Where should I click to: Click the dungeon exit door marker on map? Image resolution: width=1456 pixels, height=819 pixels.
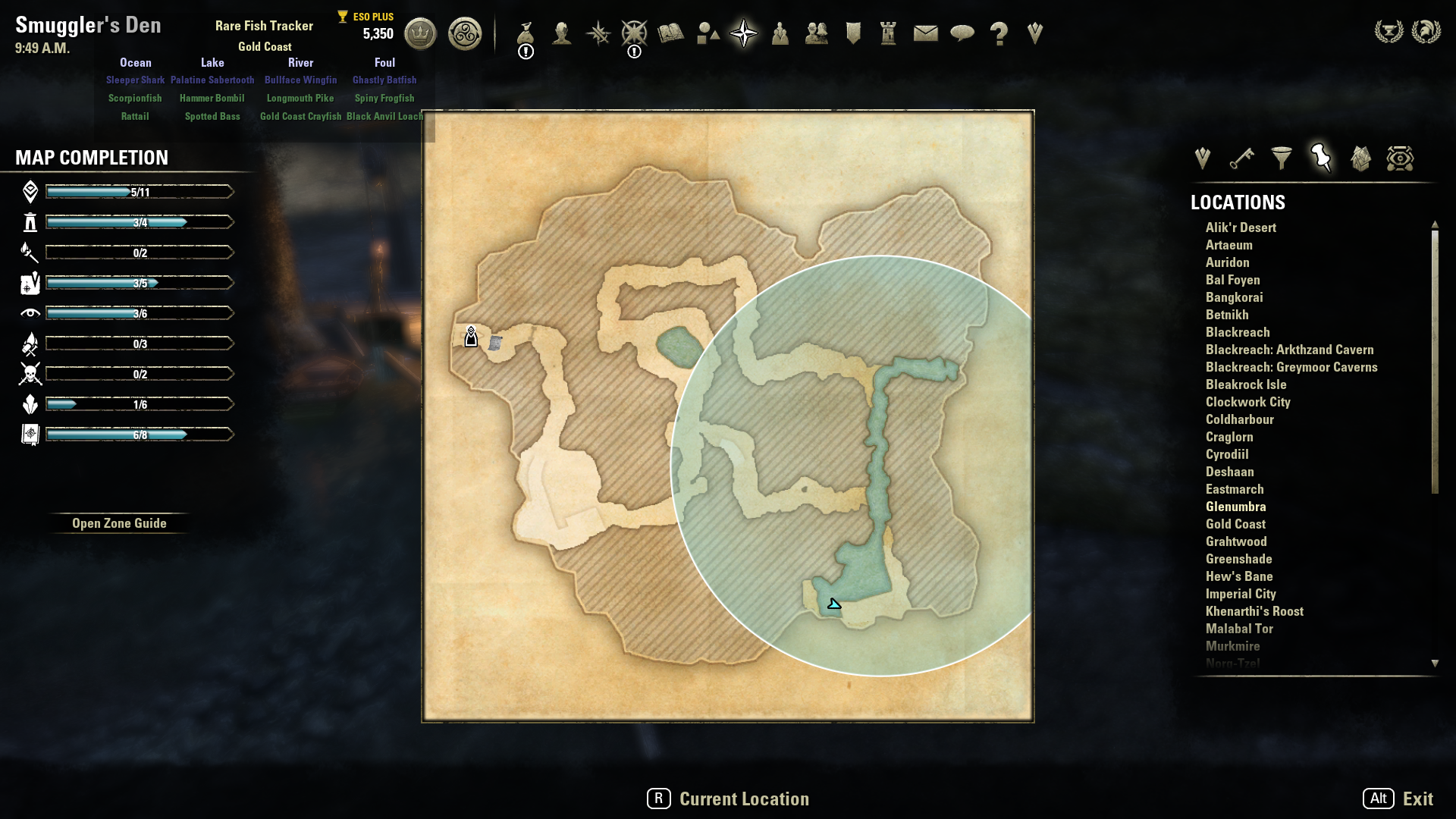[471, 337]
